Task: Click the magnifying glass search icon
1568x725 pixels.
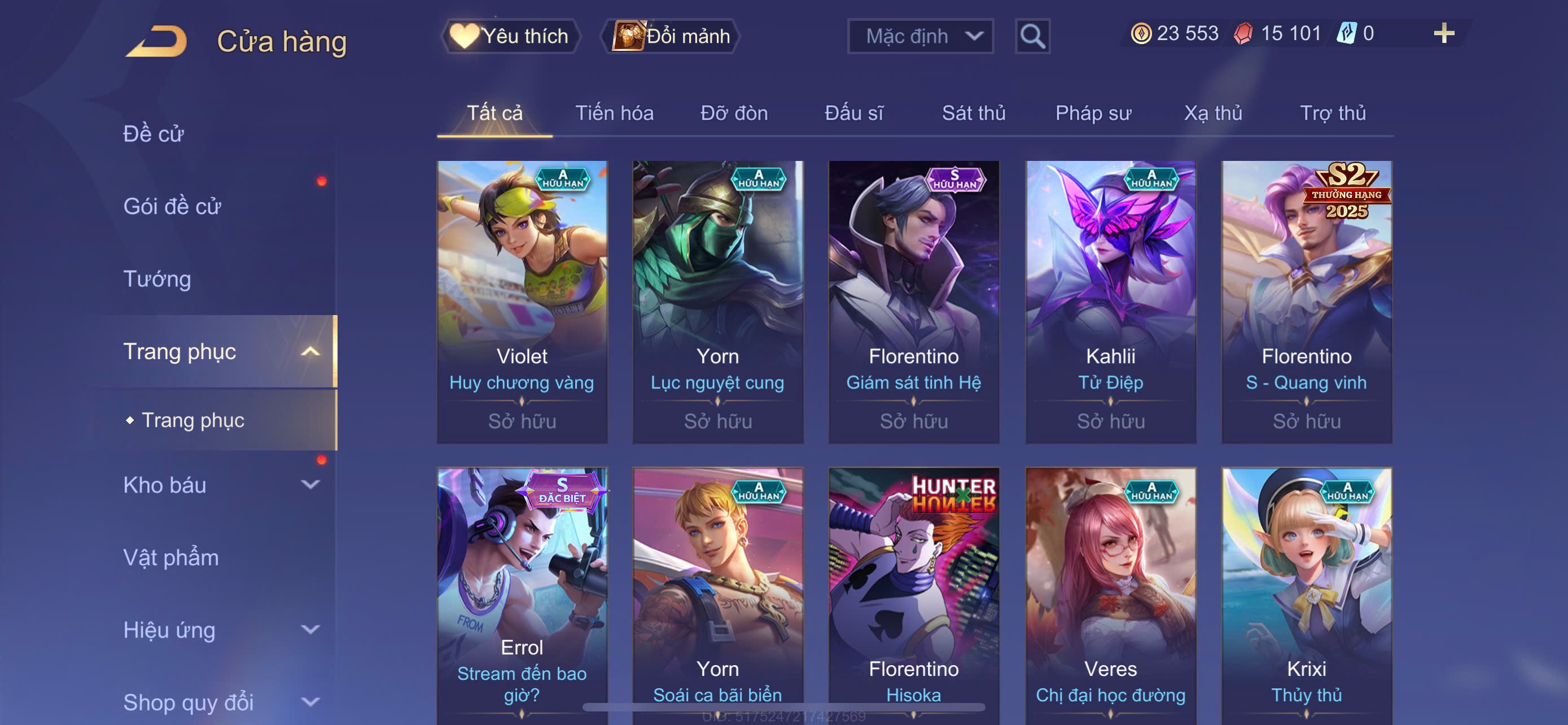Action: (x=1032, y=37)
